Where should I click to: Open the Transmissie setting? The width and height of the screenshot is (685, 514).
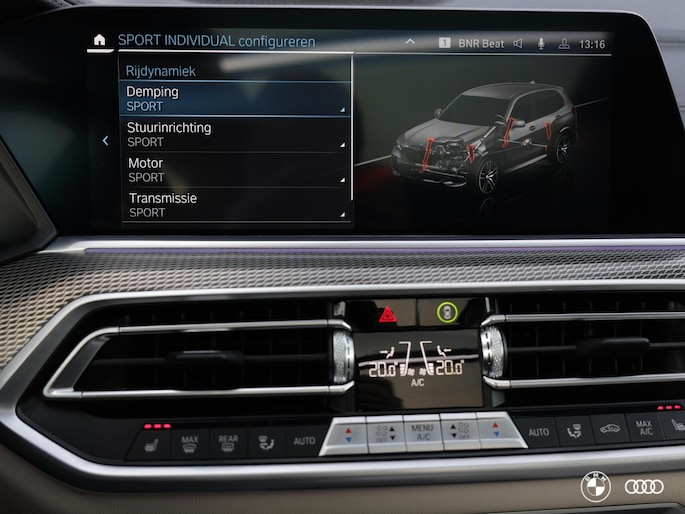click(x=235, y=204)
